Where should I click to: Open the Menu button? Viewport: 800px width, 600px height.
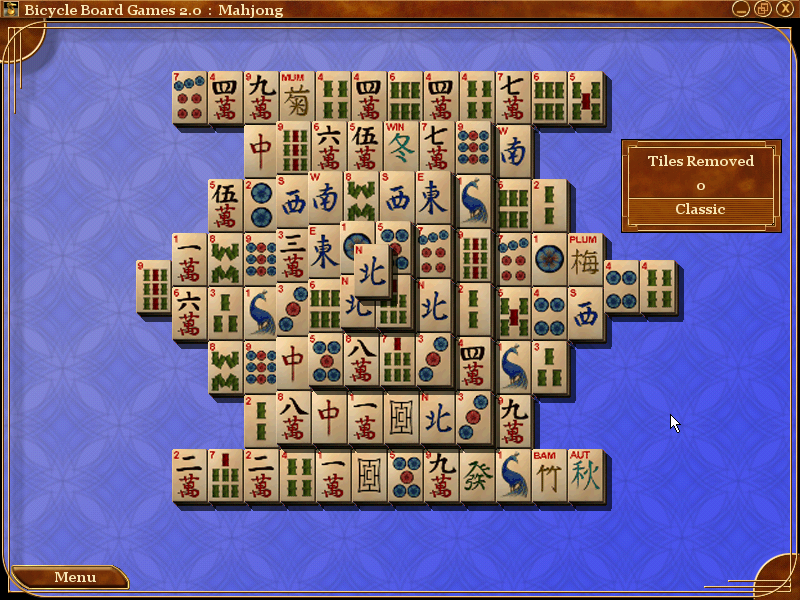point(75,577)
